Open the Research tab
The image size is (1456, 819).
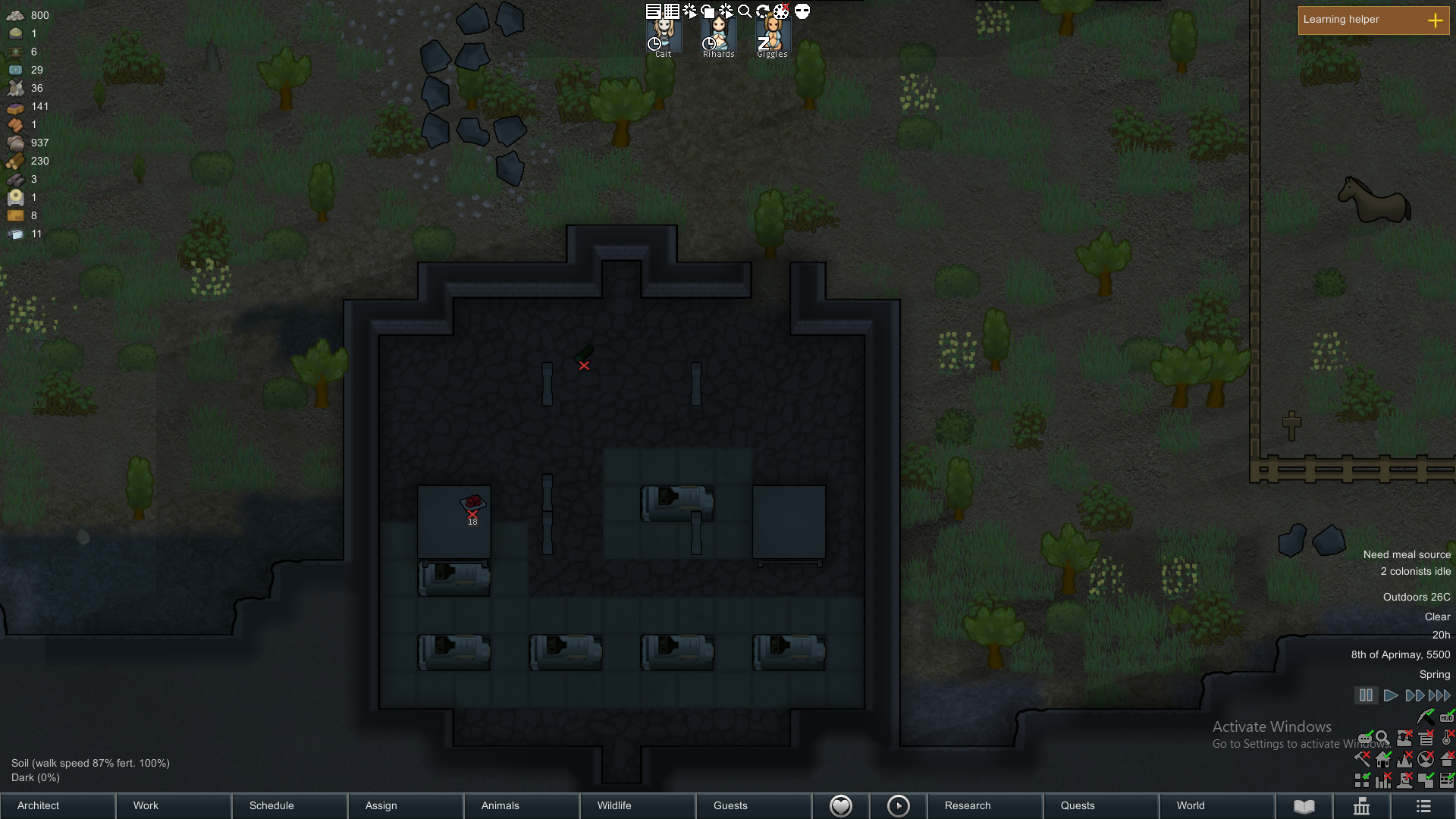[984, 805]
